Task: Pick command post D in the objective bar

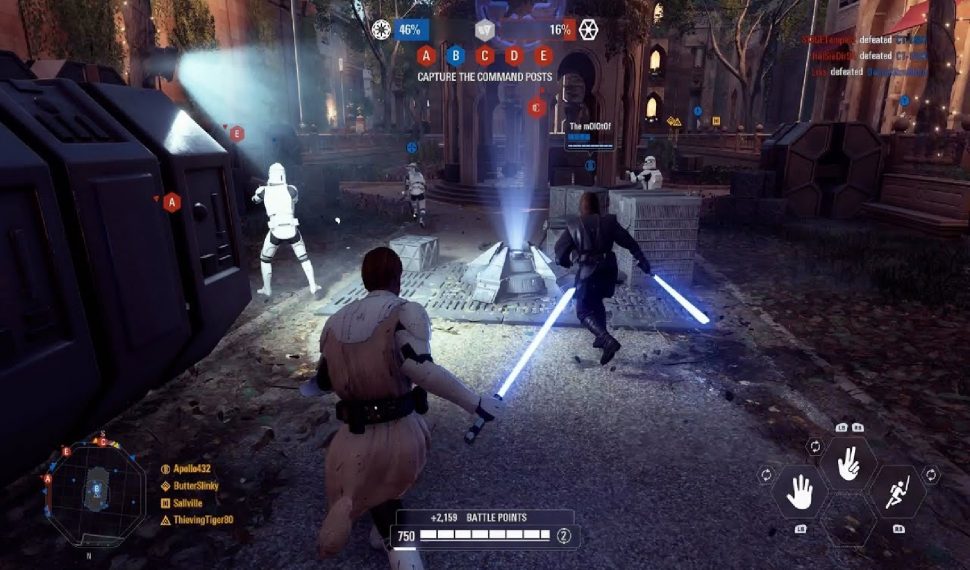Action: (x=514, y=56)
